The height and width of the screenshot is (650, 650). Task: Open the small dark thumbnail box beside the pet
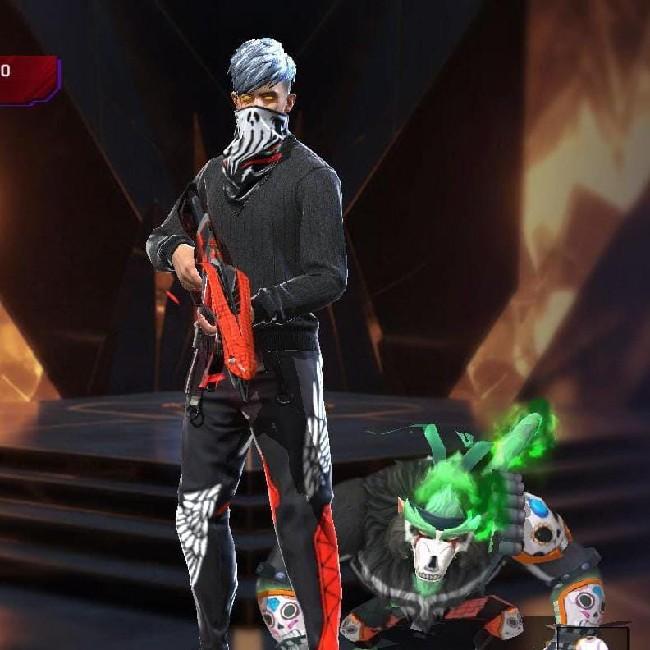(x=588, y=636)
